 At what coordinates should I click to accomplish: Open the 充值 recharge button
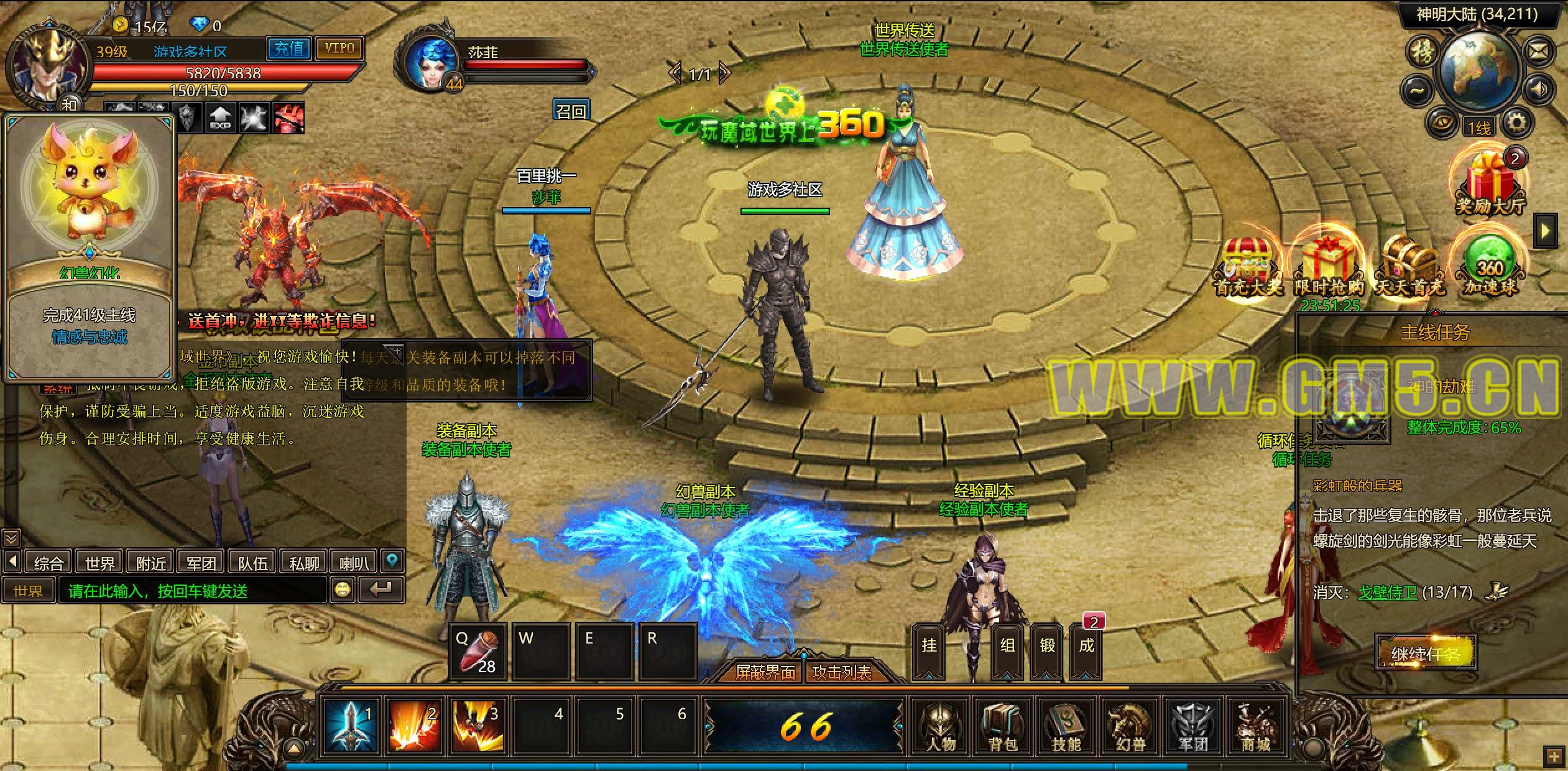click(289, 48)
